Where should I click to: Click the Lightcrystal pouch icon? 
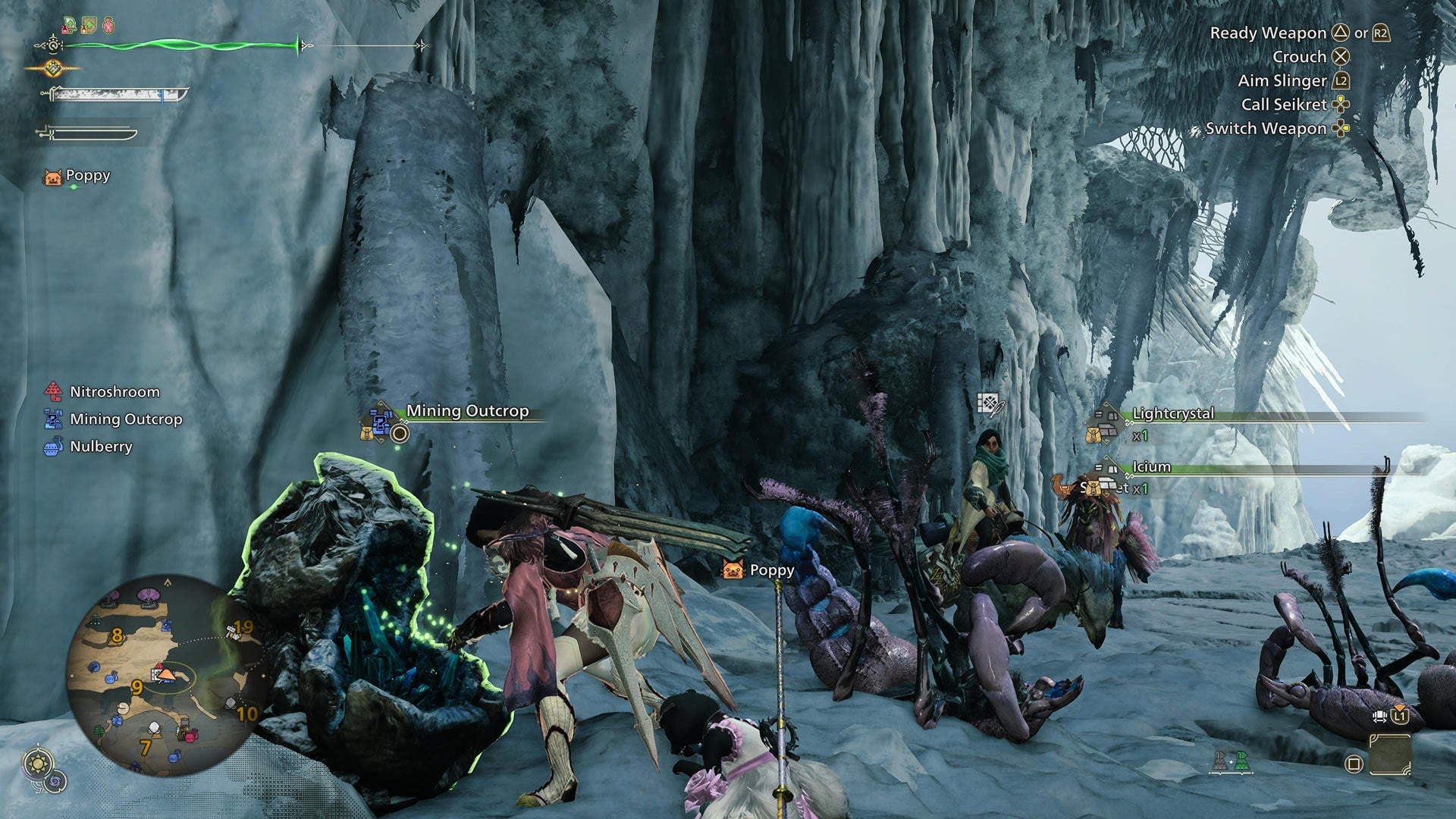[1094, 438]
